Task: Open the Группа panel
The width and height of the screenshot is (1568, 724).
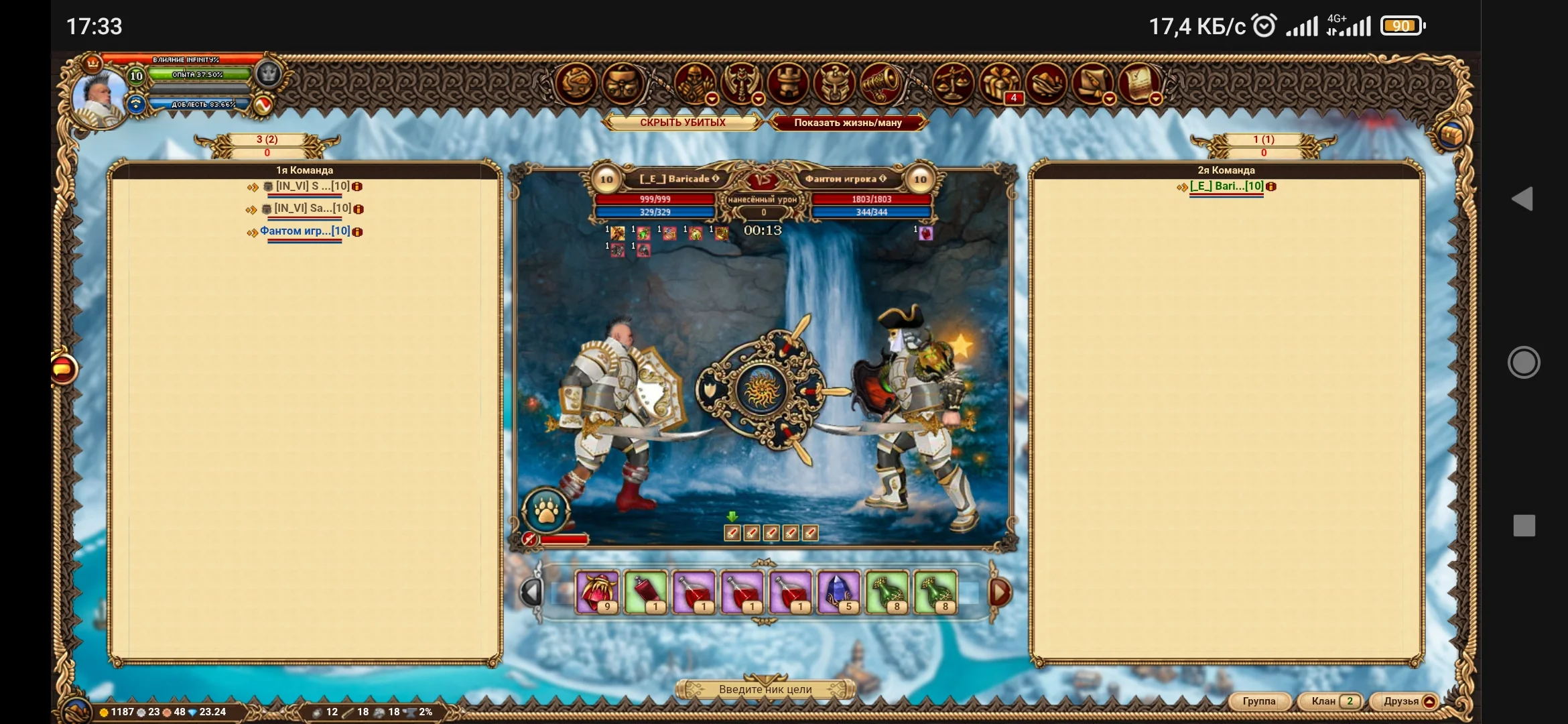Action: tap(1260, 701)
